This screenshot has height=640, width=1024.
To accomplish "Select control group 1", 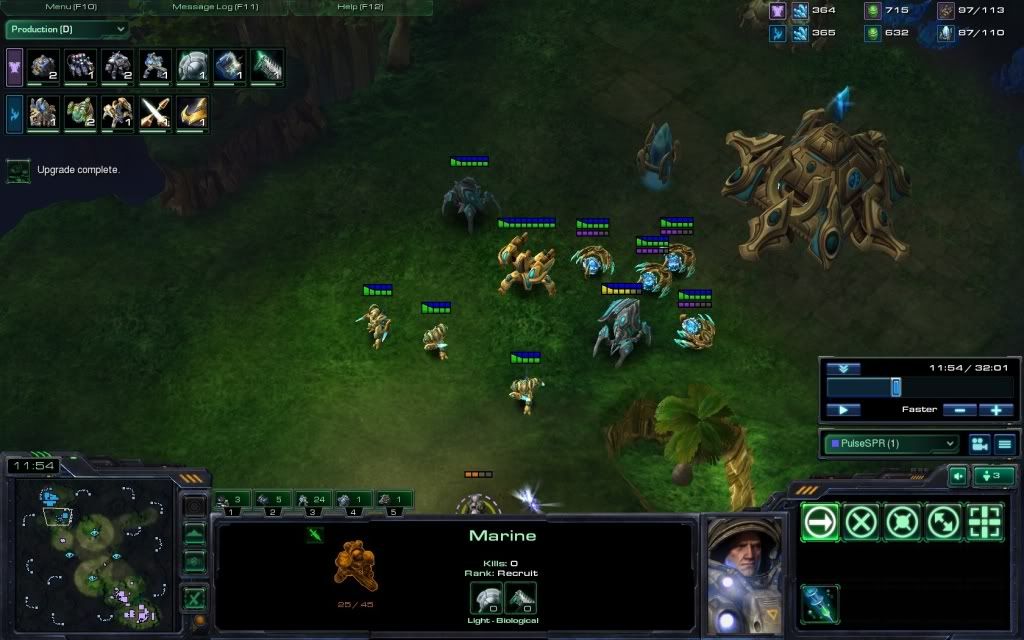I will click(x=232, y=499).
